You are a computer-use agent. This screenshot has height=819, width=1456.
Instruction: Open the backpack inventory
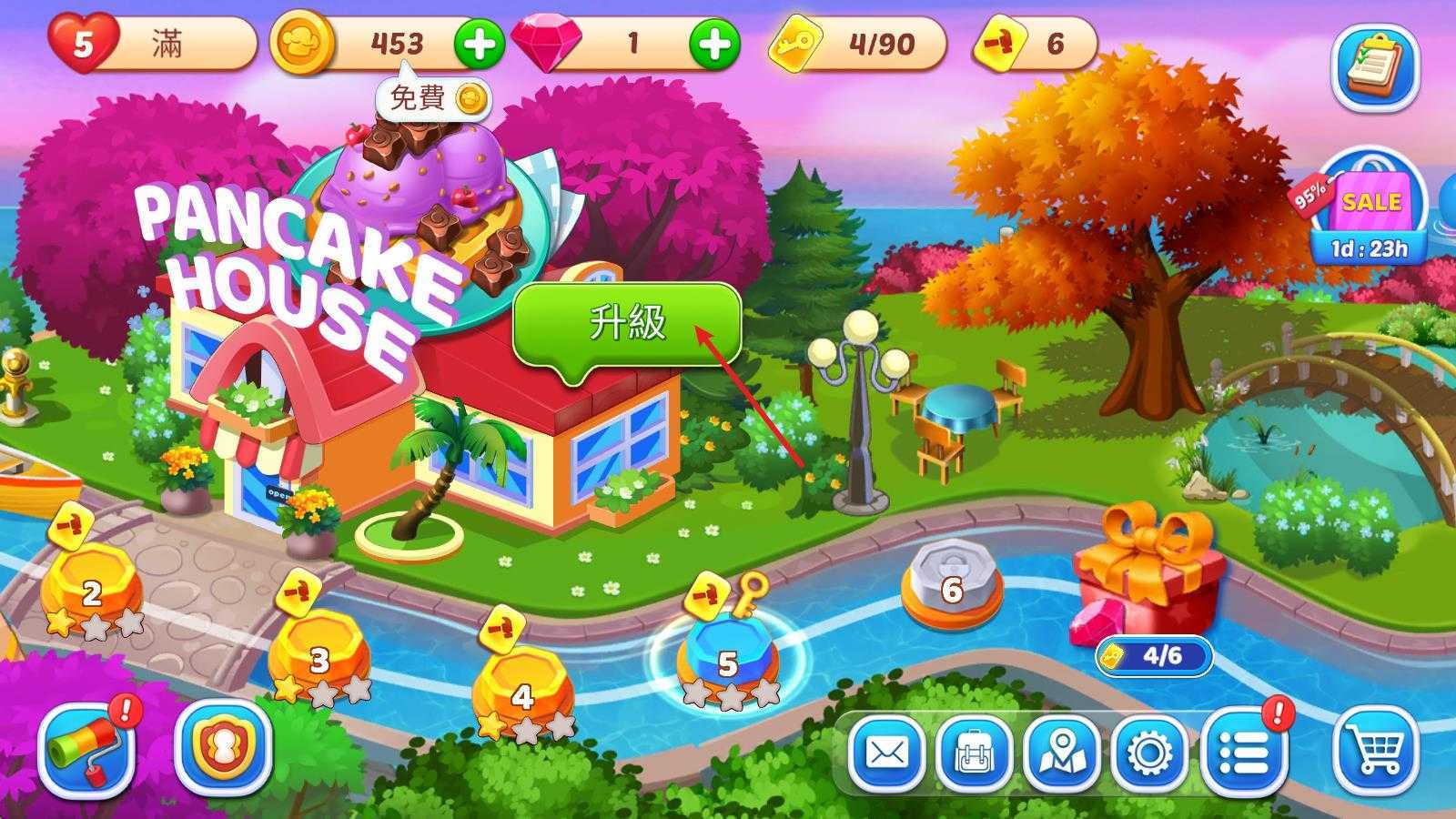pos(973,753)
